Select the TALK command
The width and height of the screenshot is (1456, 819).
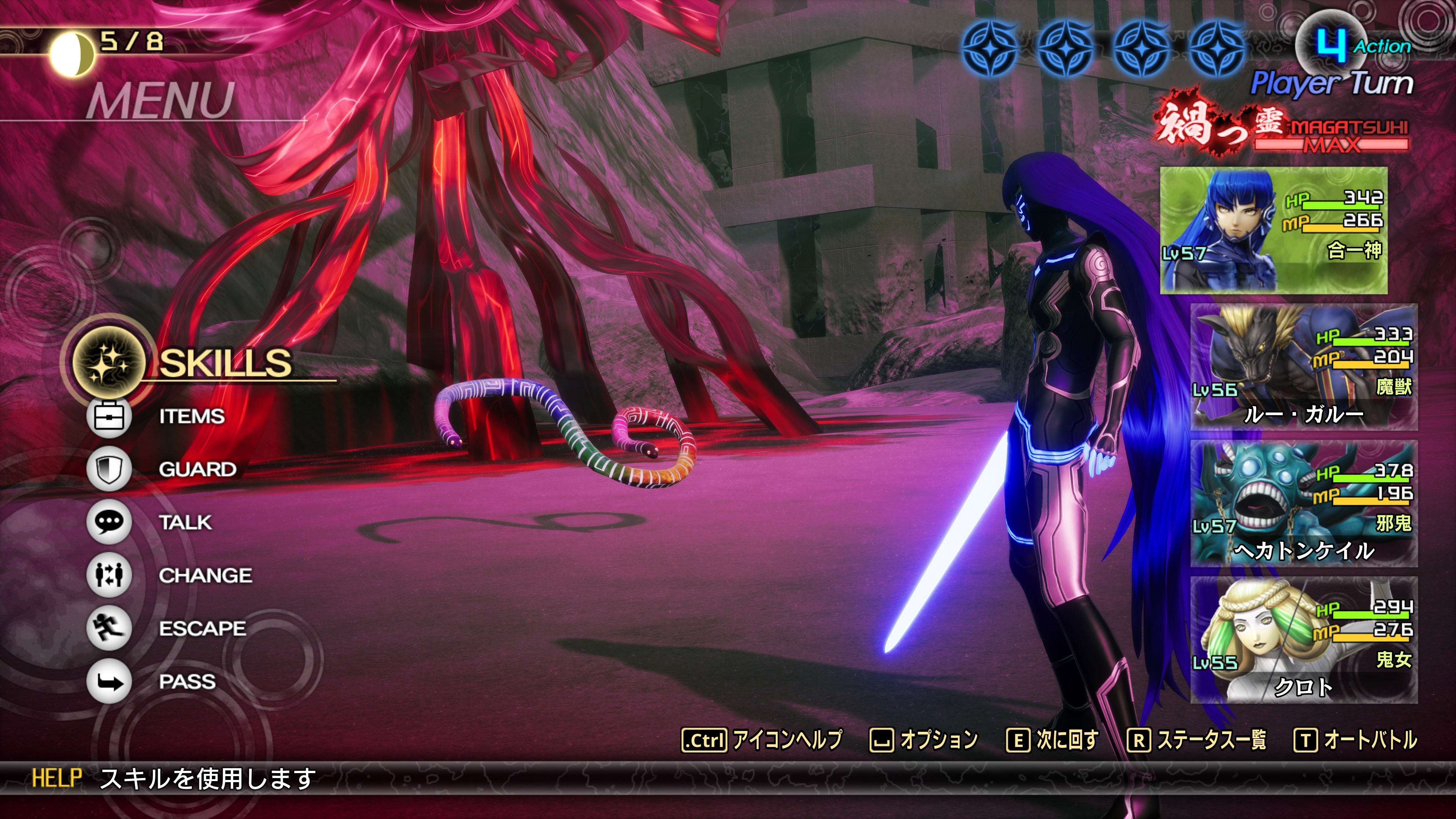coord(185,522)
